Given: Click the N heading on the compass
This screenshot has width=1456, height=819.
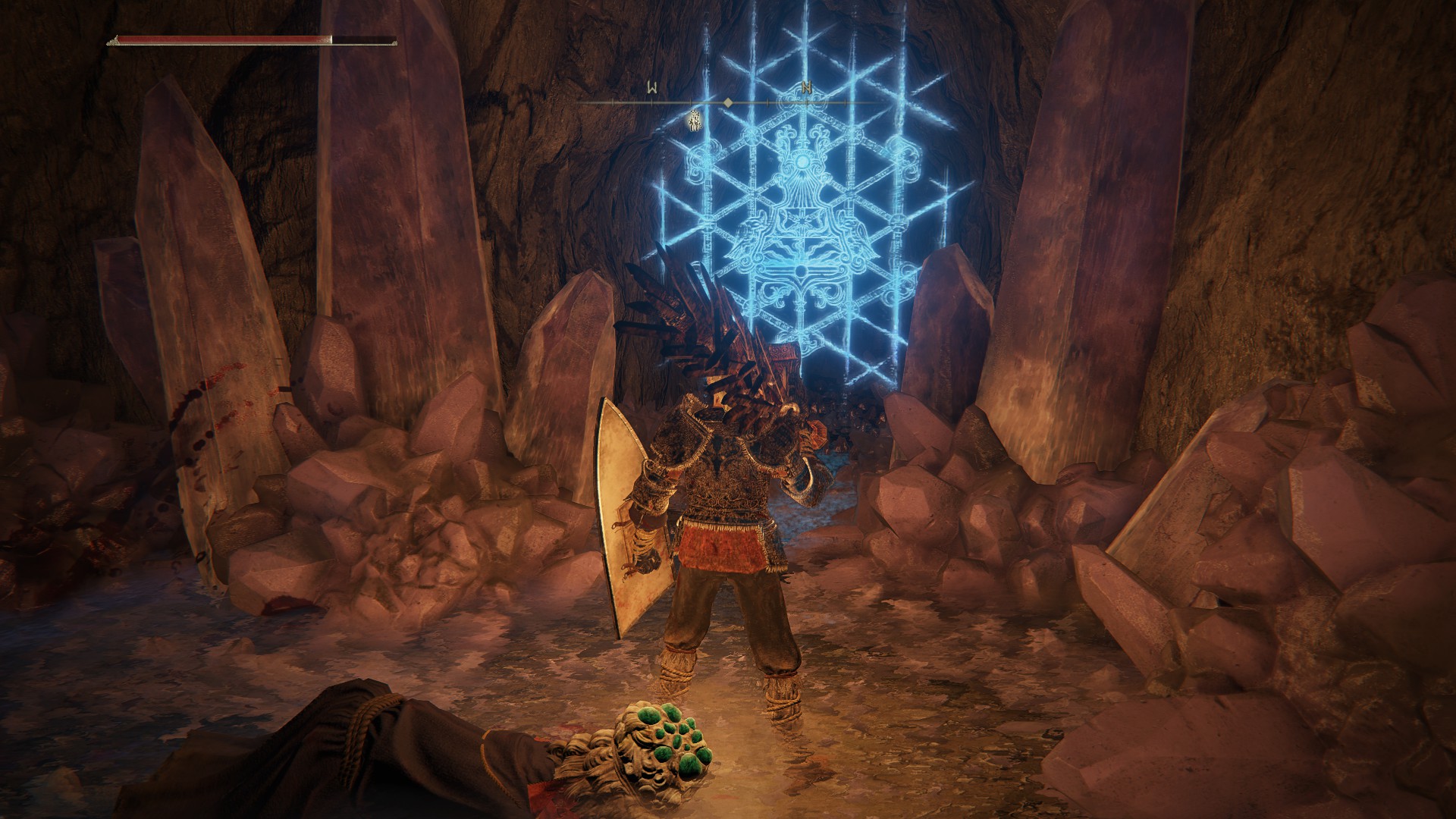Looking at the screenshot, I should [807, 88].
